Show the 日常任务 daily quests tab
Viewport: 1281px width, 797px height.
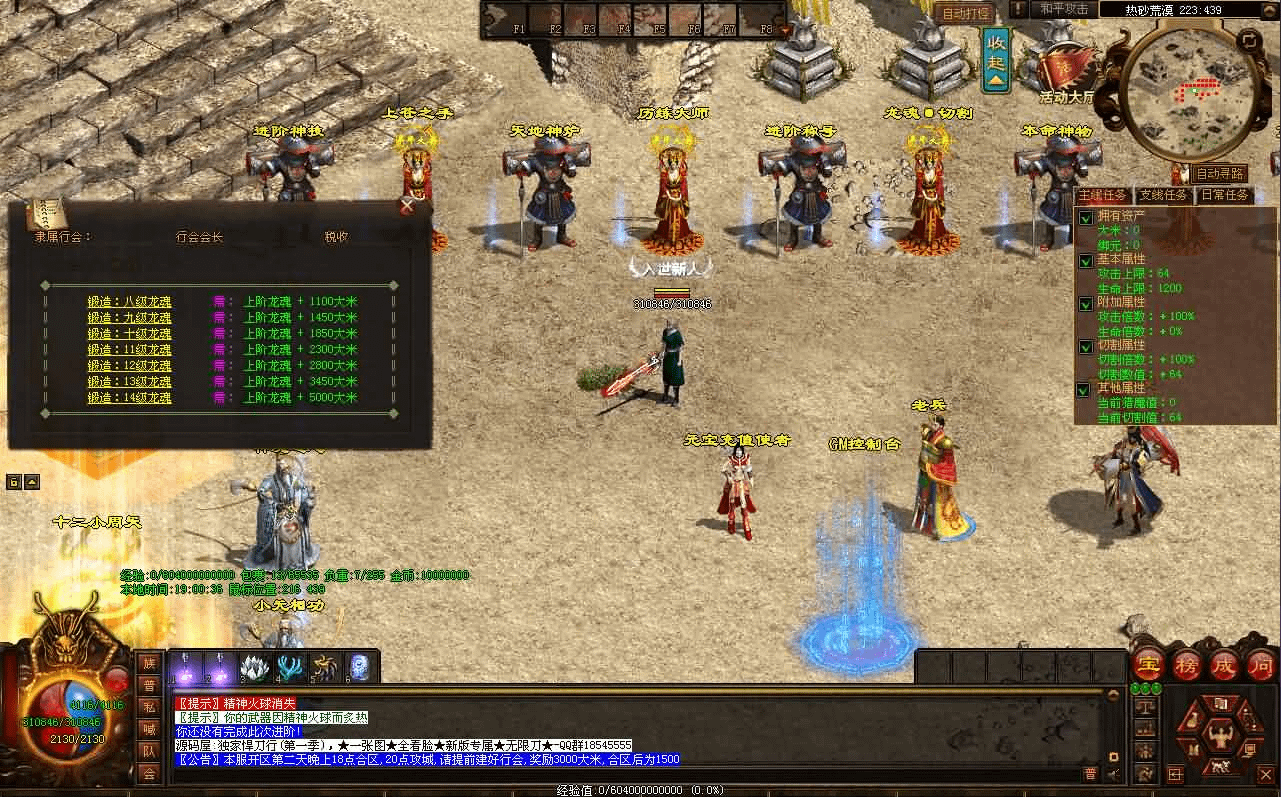coord(1225,195)
